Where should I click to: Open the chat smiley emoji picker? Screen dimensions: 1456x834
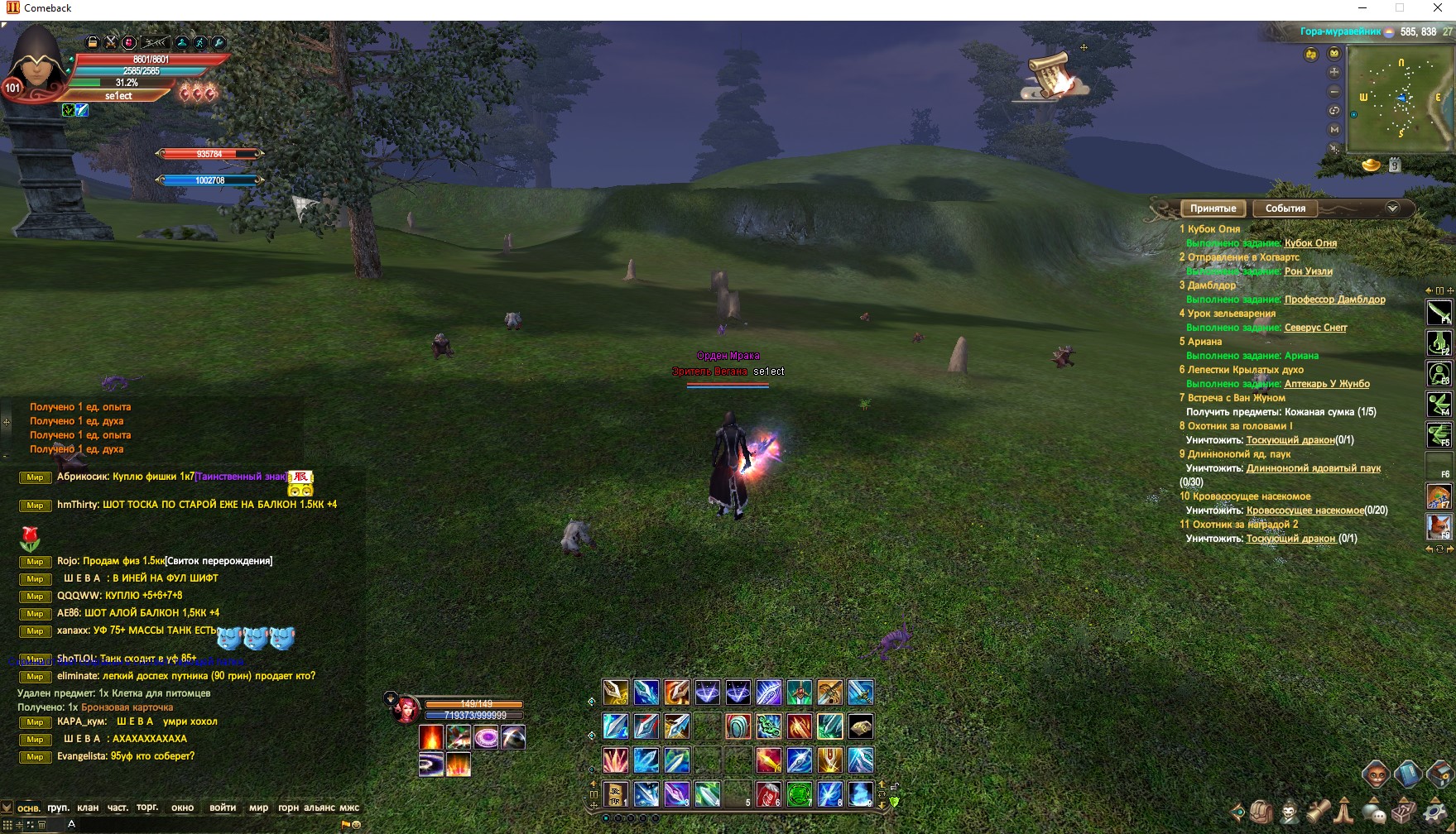[357, 825]
